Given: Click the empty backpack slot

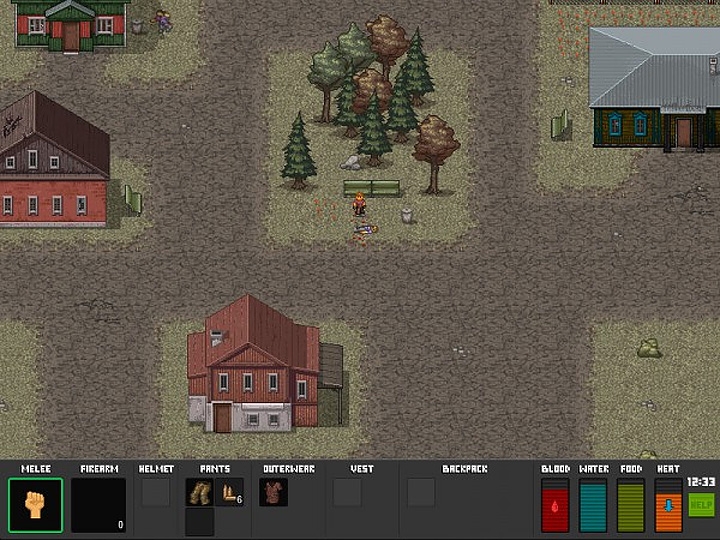Looking at the screenshot, I should pyautogui.click(x=421, y=492).
